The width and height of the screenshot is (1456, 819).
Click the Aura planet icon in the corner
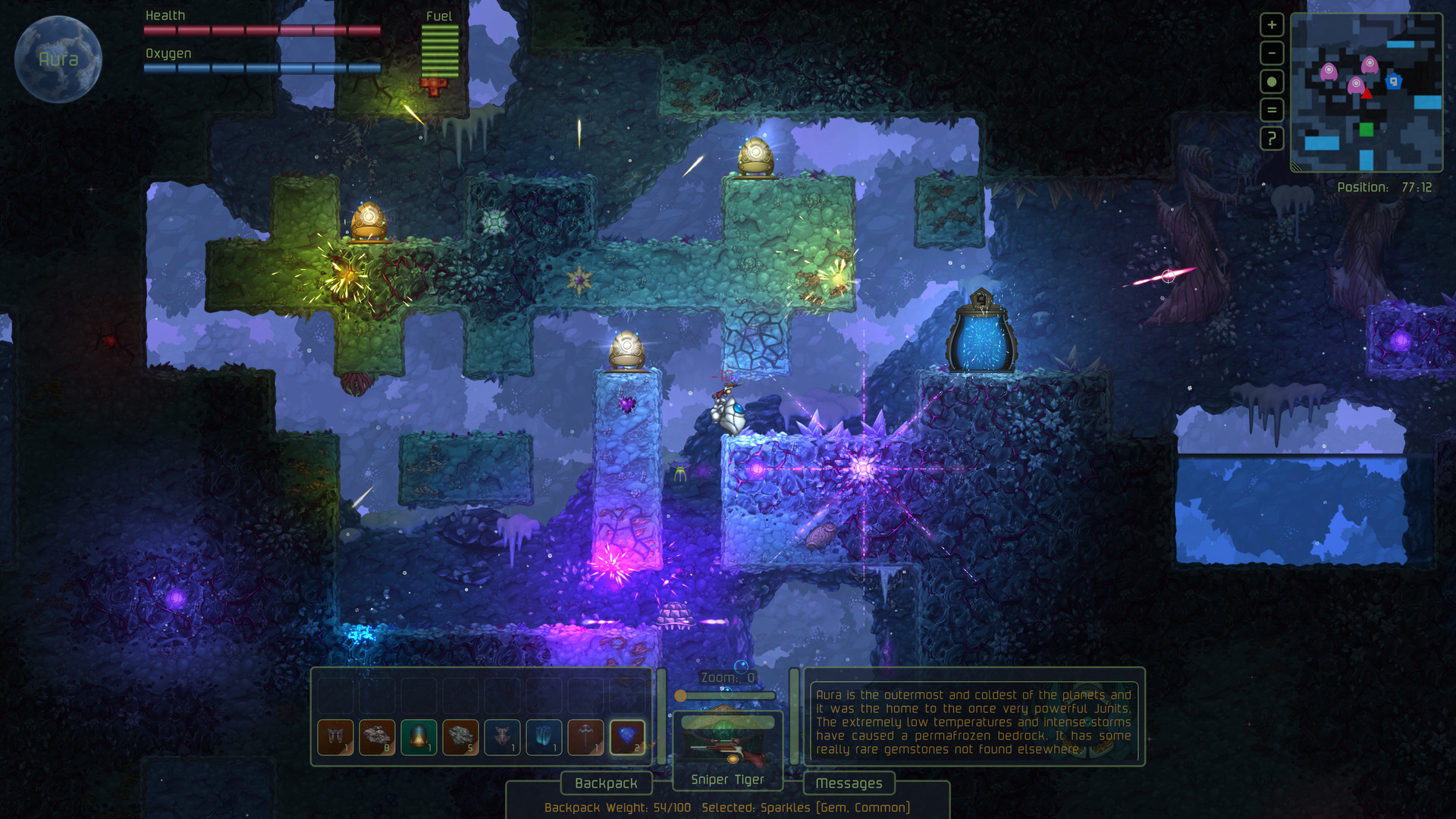pos(58,58)
